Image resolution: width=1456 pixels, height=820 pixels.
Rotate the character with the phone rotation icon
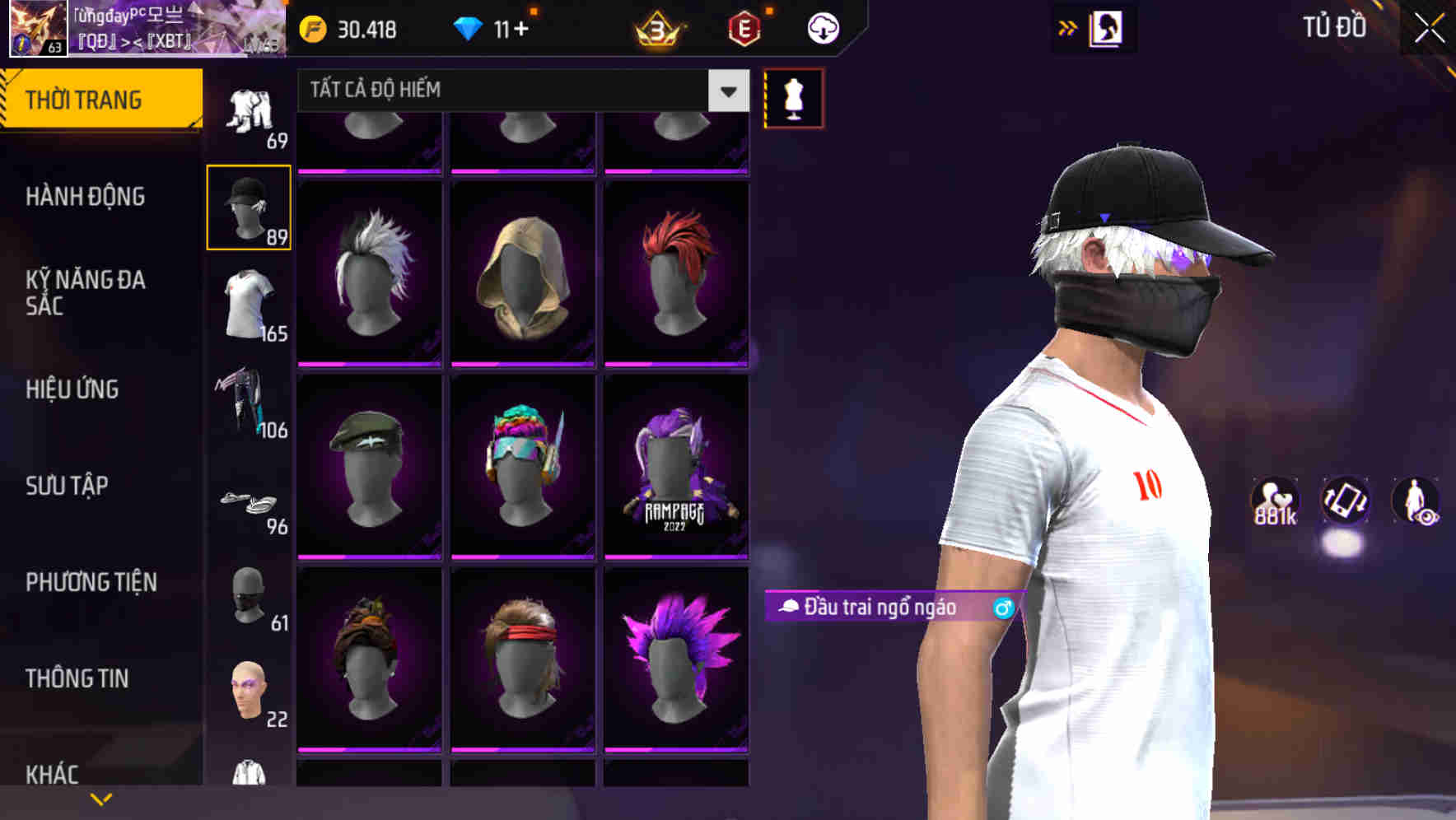pos(1344,502)
